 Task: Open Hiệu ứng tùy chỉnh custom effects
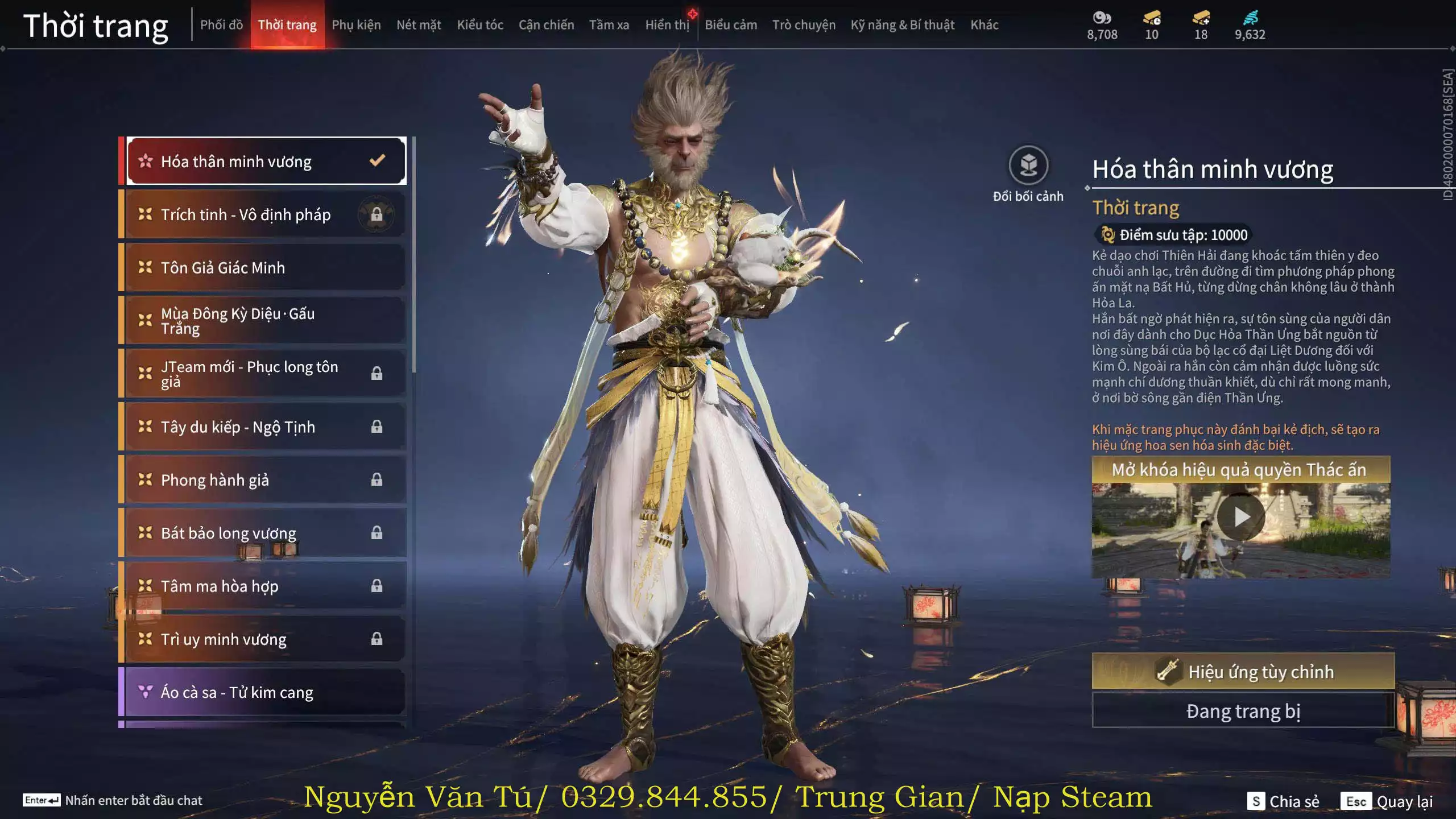tap(1243, 672)
